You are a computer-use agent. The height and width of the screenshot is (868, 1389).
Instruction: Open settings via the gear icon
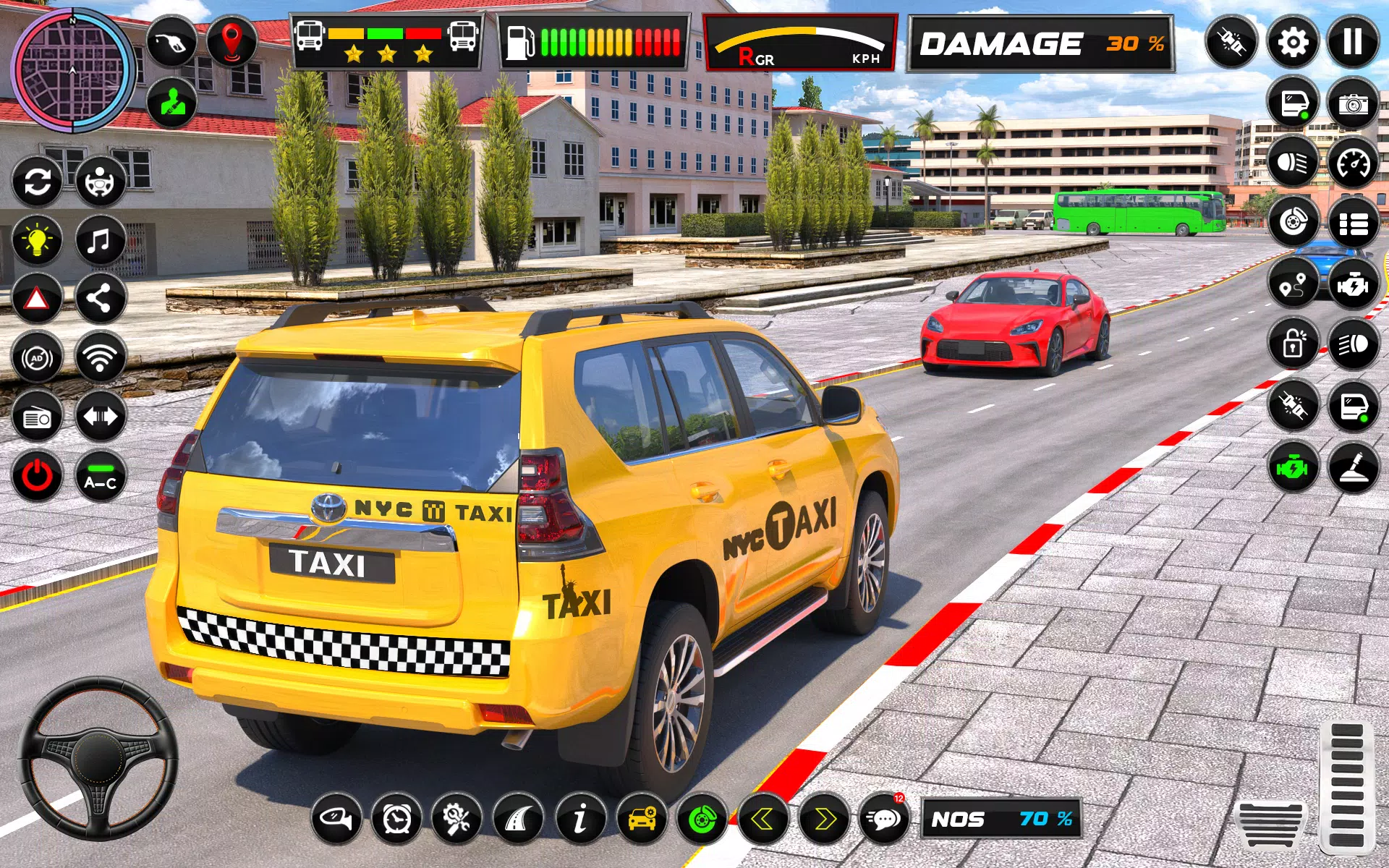point(1292,43)
